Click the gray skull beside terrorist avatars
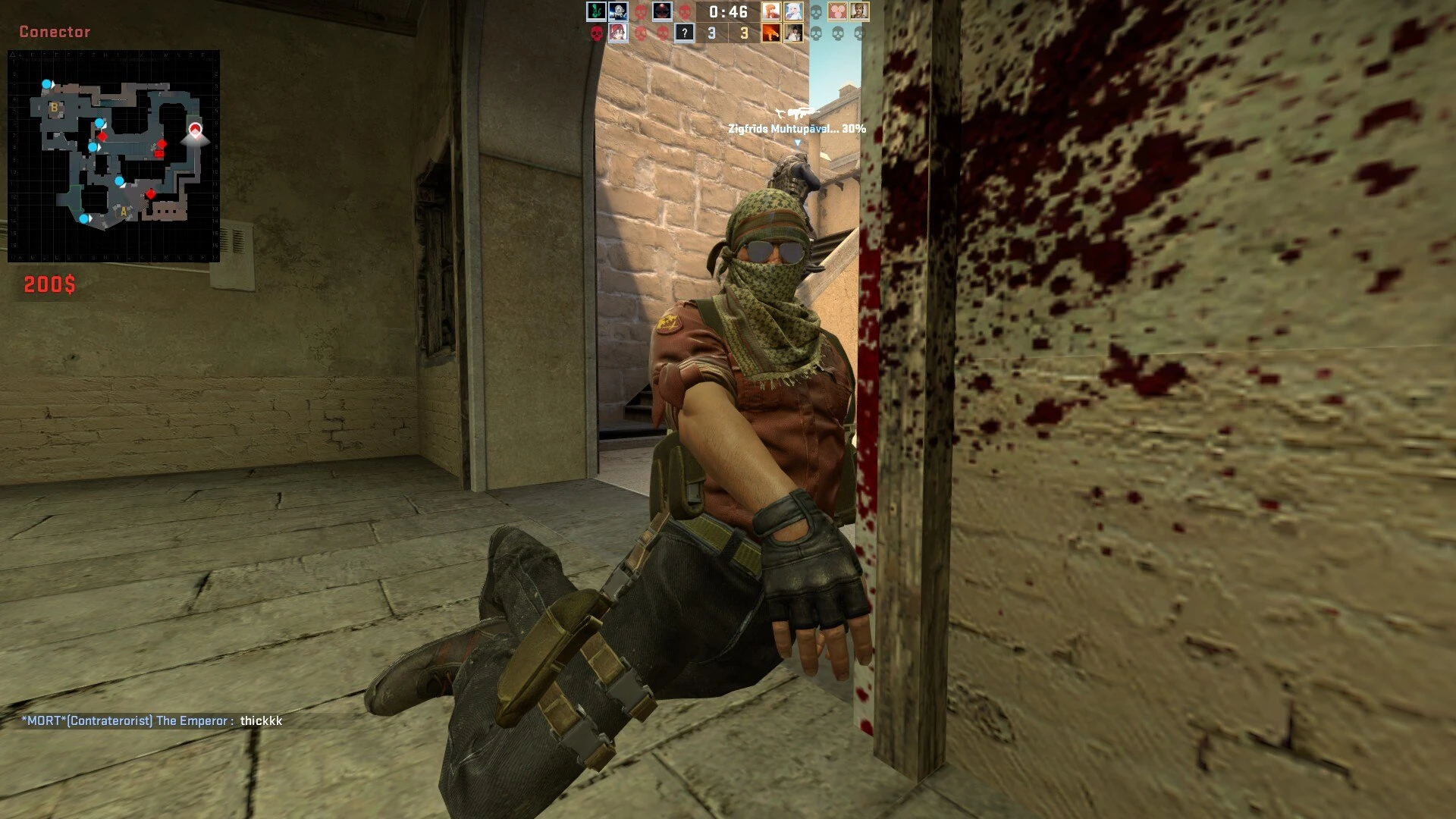1456x819 pixels. click(817, 12)
